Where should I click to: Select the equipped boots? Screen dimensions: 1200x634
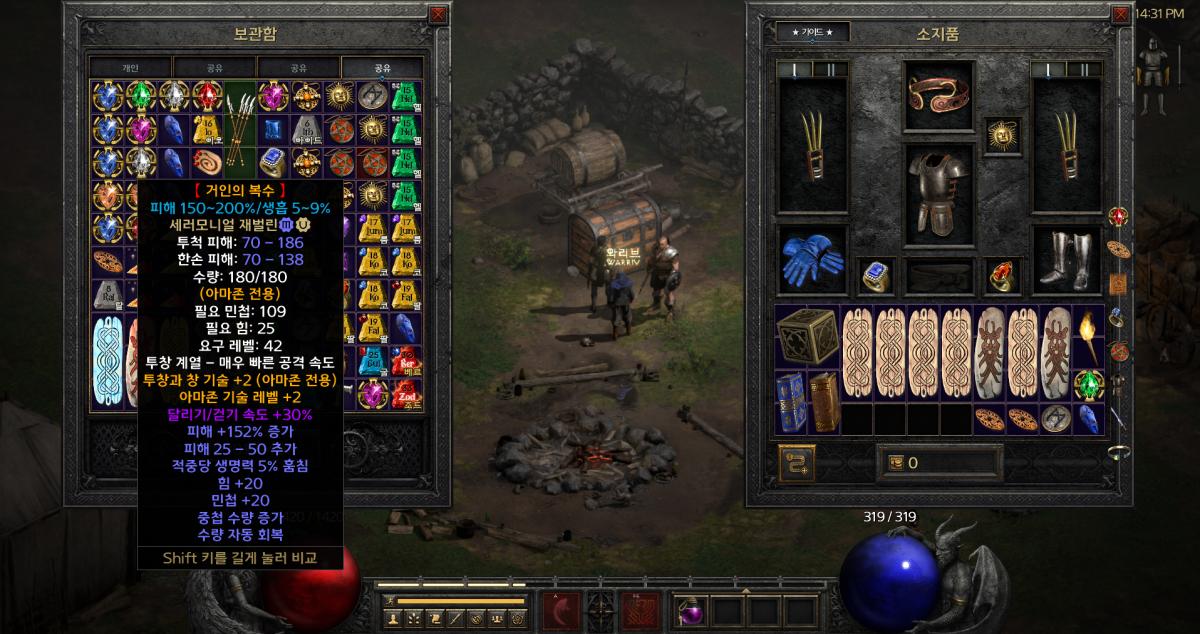[1063, 260]
